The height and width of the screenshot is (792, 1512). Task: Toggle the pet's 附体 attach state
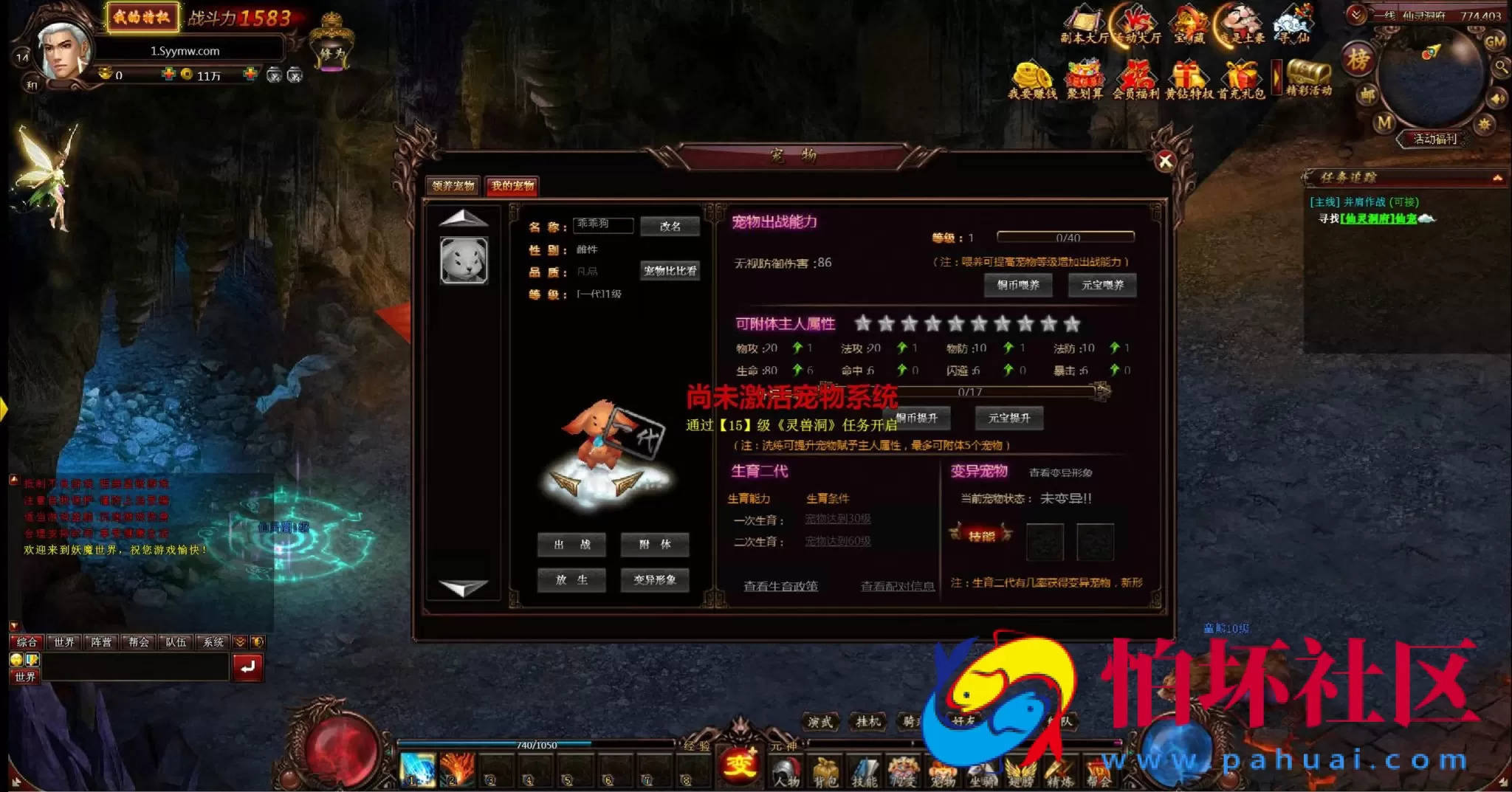tap(653, 545)
